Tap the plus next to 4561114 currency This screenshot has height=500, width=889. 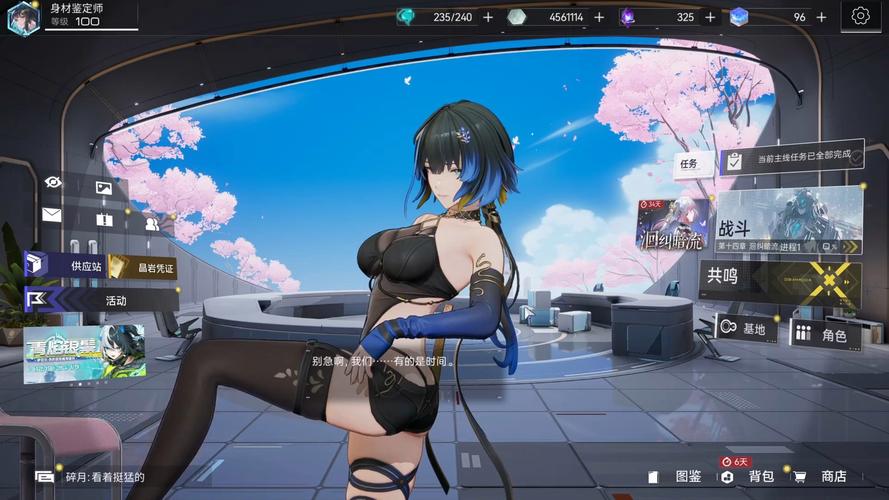coord(599,17)
